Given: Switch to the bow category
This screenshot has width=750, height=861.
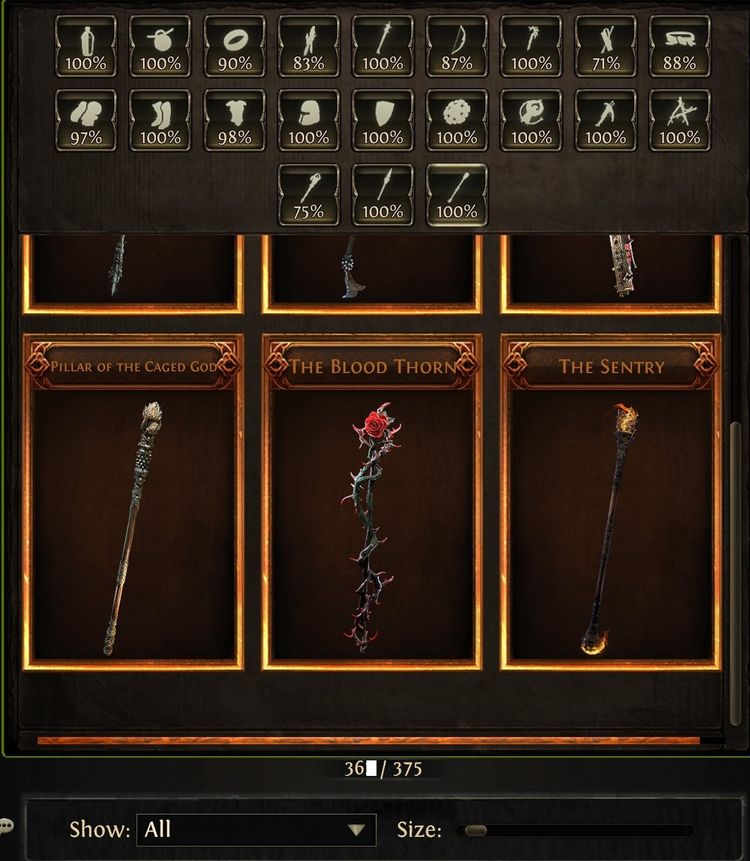Looking at the screenshot, I should 457,45.
